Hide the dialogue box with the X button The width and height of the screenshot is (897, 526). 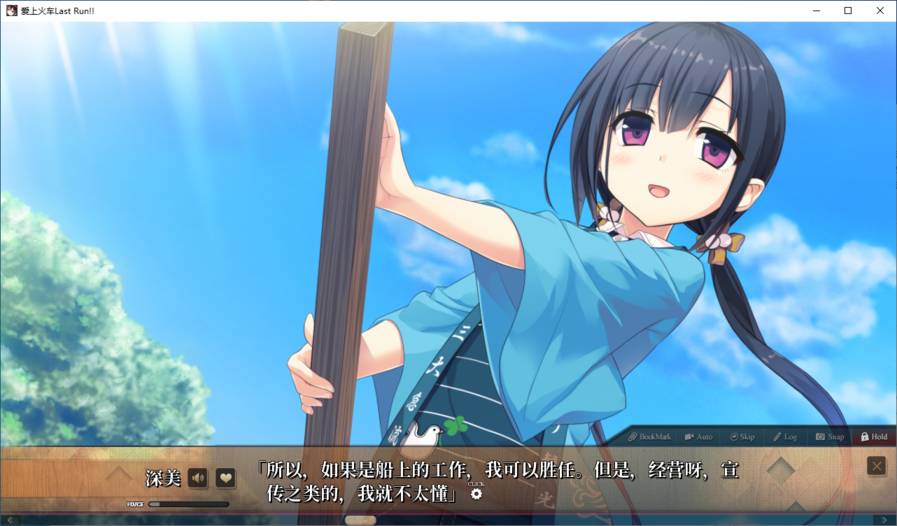click(x=876, y=466)
